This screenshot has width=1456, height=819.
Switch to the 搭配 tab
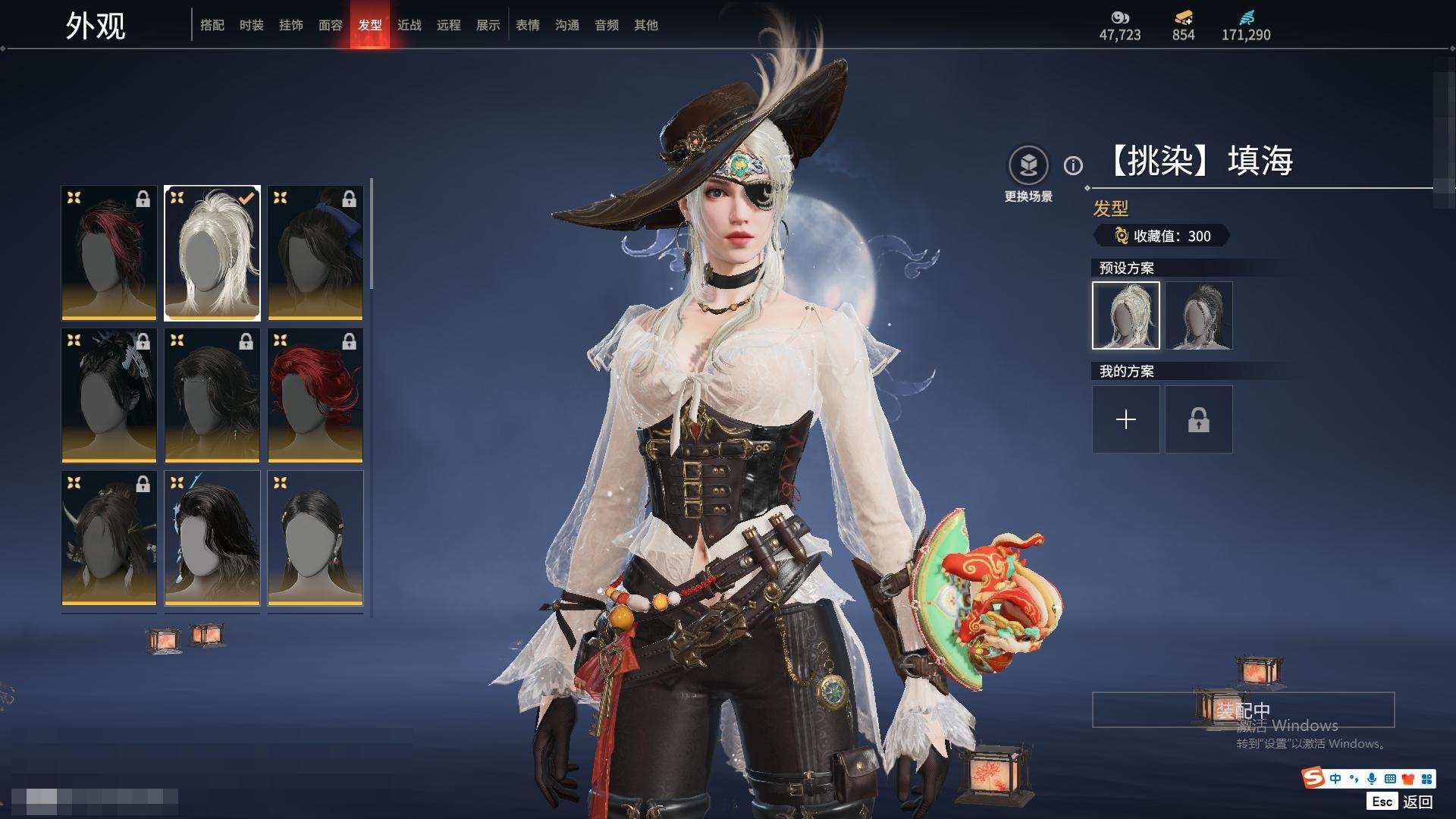coord(212,25)
